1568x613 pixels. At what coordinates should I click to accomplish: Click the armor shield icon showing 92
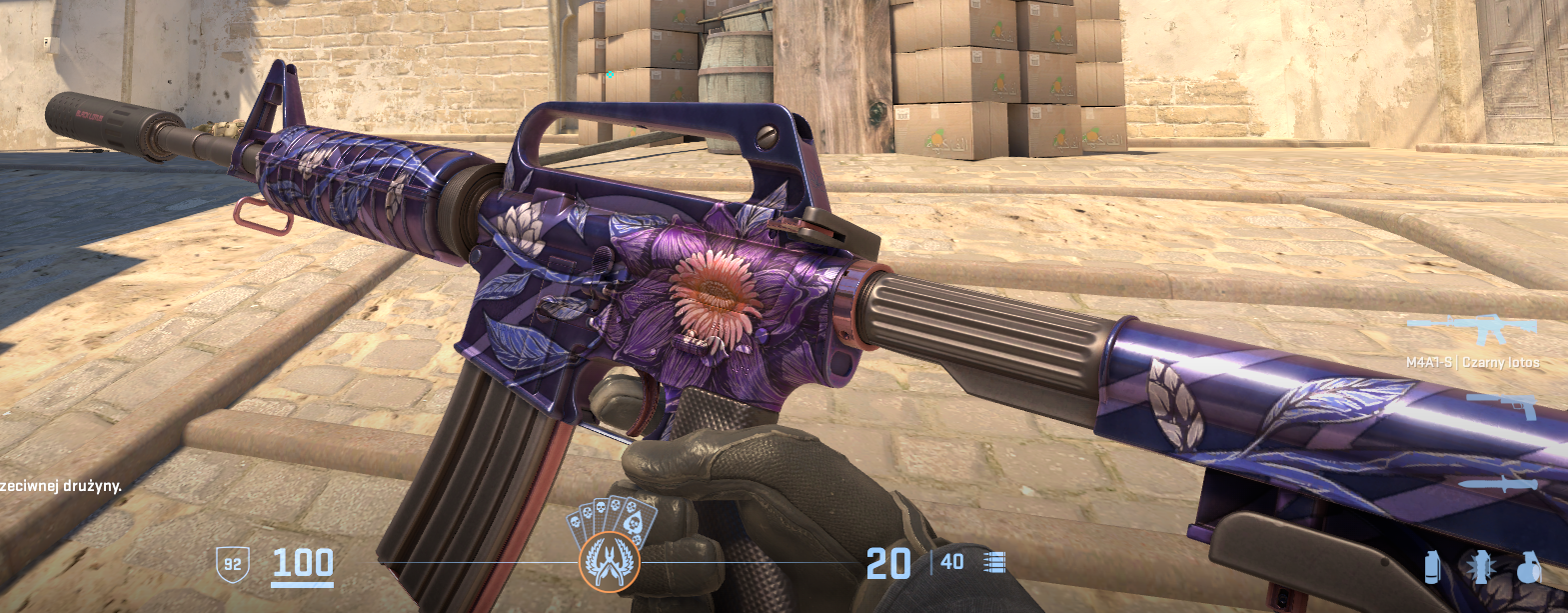[x=232, y=564]
